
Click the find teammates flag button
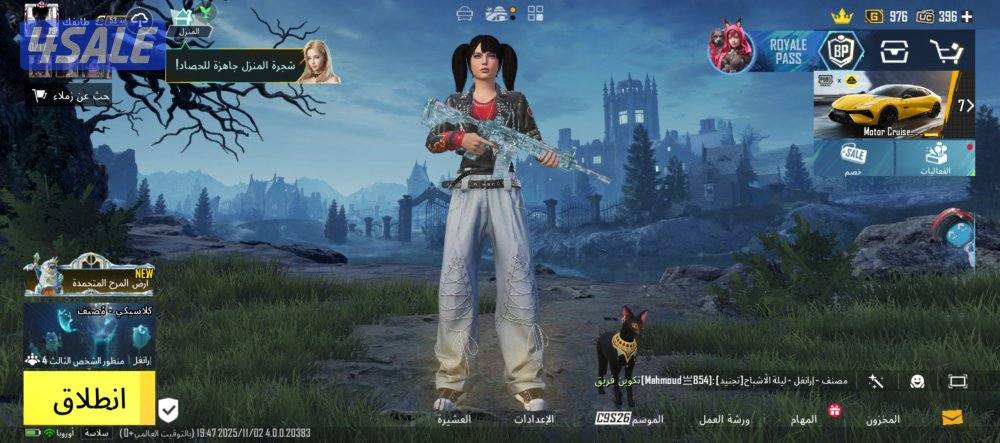coord(68,95)
